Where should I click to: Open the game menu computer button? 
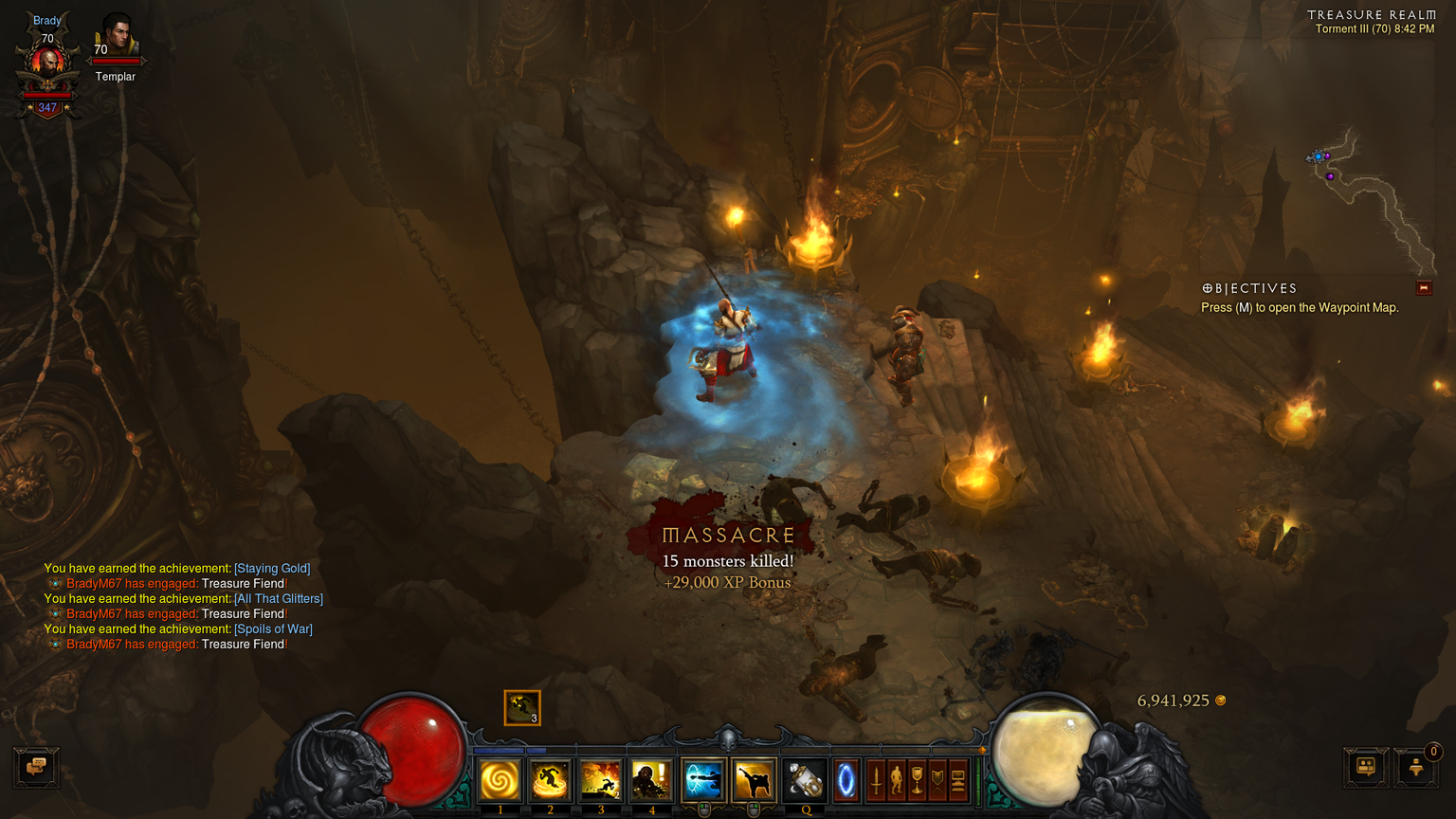pos(957,780)
